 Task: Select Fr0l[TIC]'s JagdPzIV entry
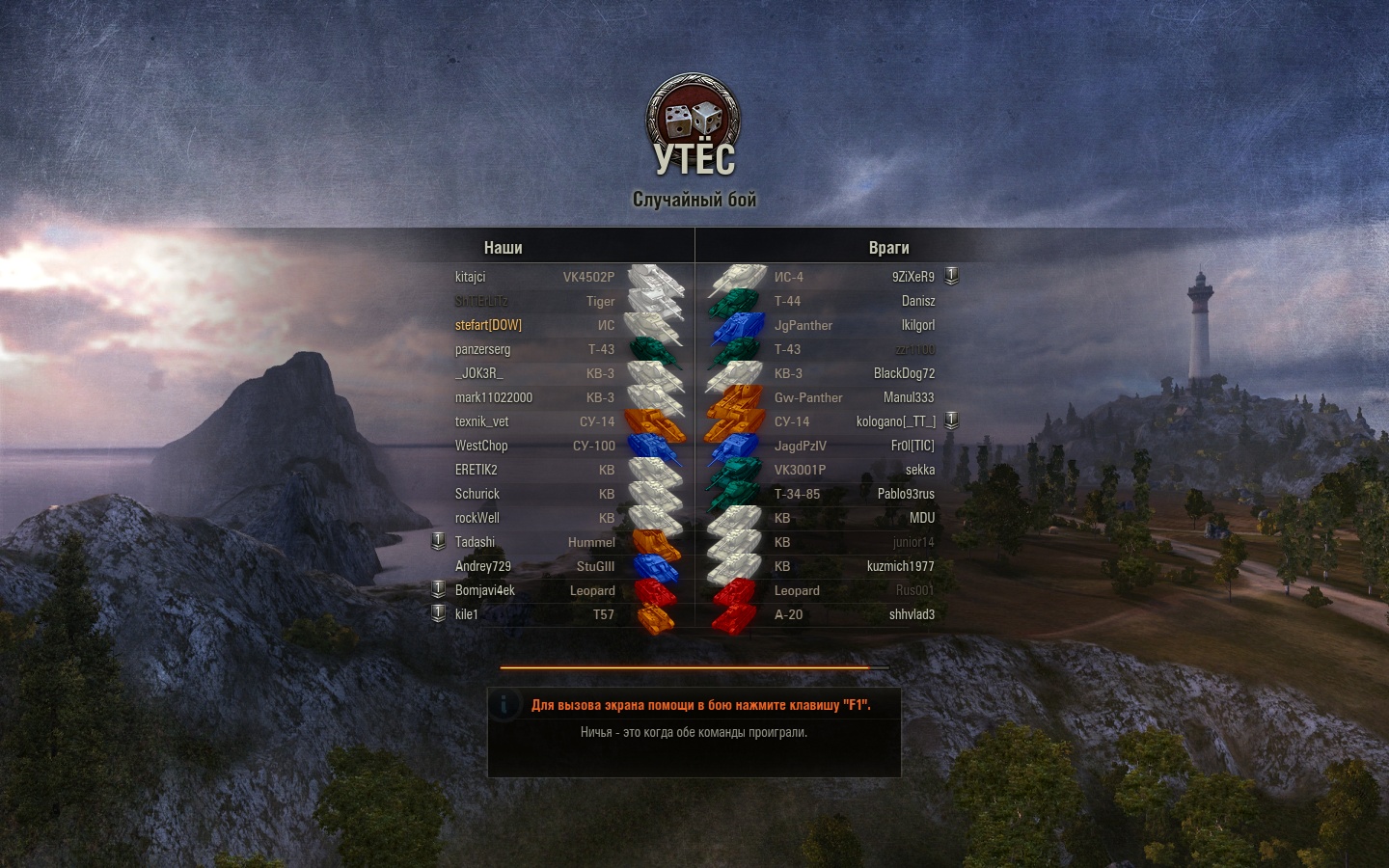(912, 446)
